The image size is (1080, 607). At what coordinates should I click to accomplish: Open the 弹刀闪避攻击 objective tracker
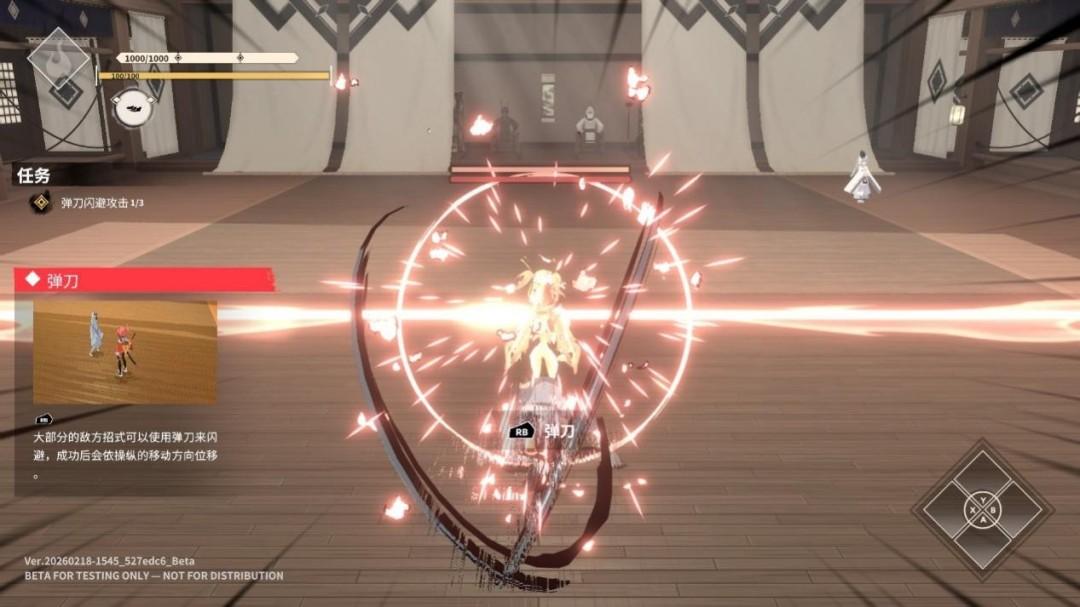pyautogui.click(x=94, y=203)
